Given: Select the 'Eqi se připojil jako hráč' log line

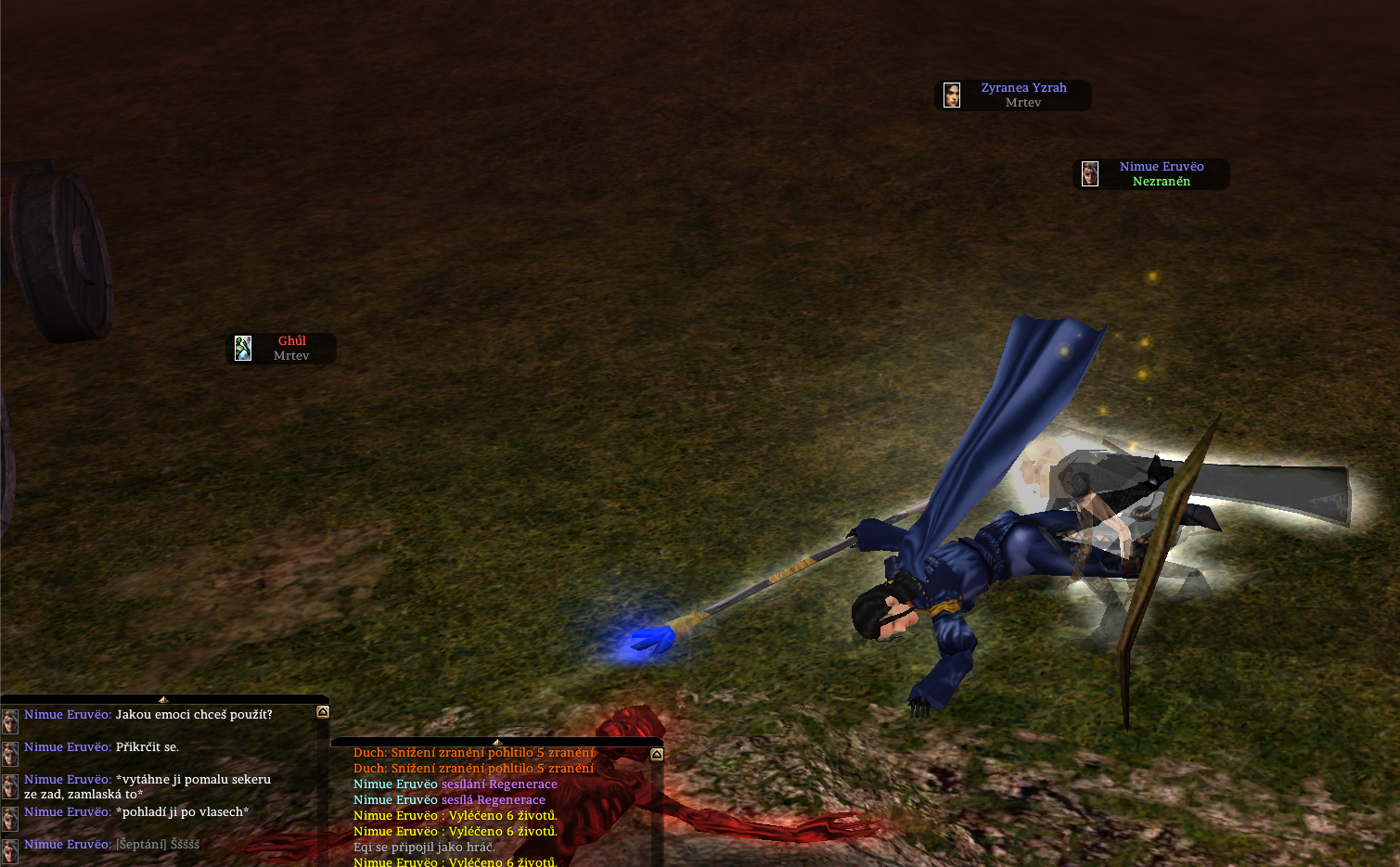Looking at the screenshot, I should (x=424, y=848).
